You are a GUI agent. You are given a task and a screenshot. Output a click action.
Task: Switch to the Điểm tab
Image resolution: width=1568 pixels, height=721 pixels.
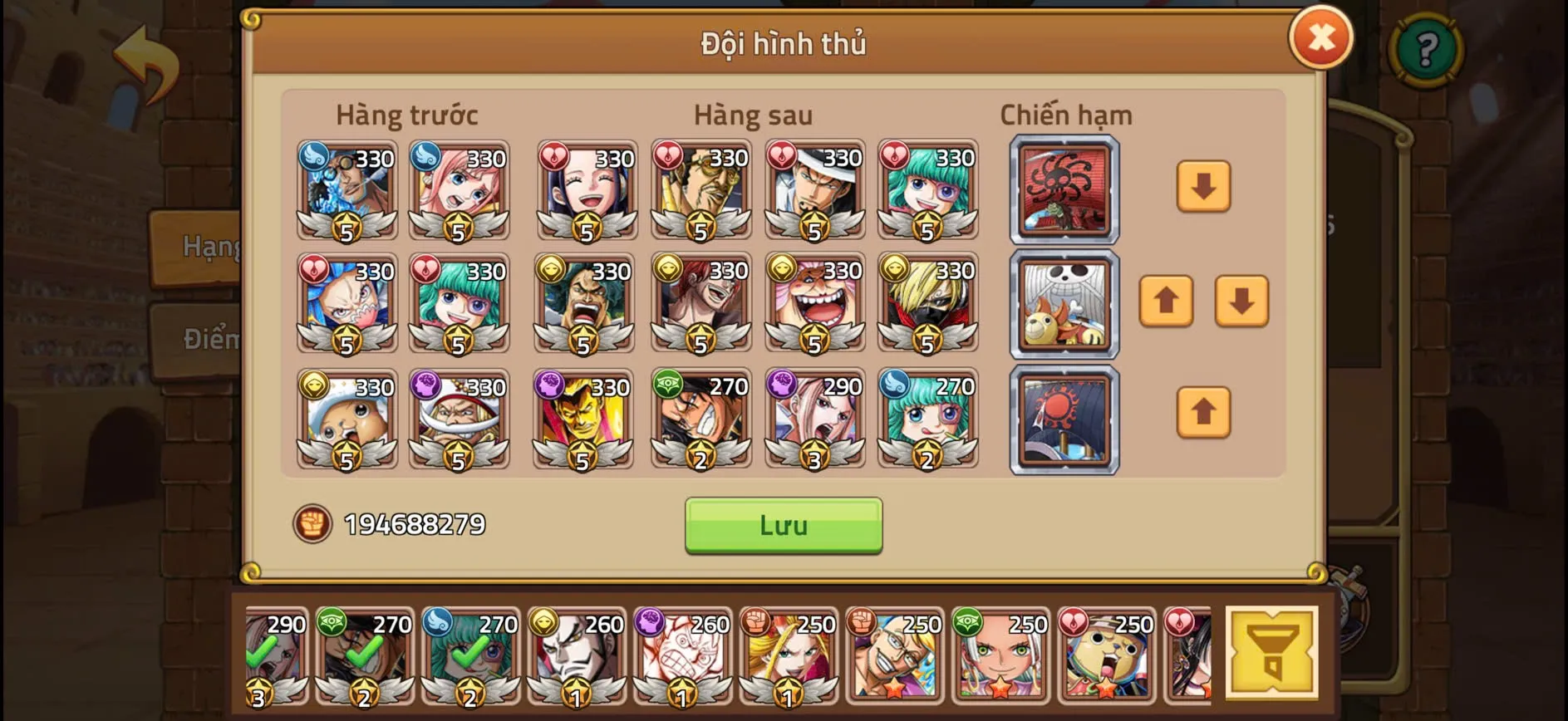point(204,339)
